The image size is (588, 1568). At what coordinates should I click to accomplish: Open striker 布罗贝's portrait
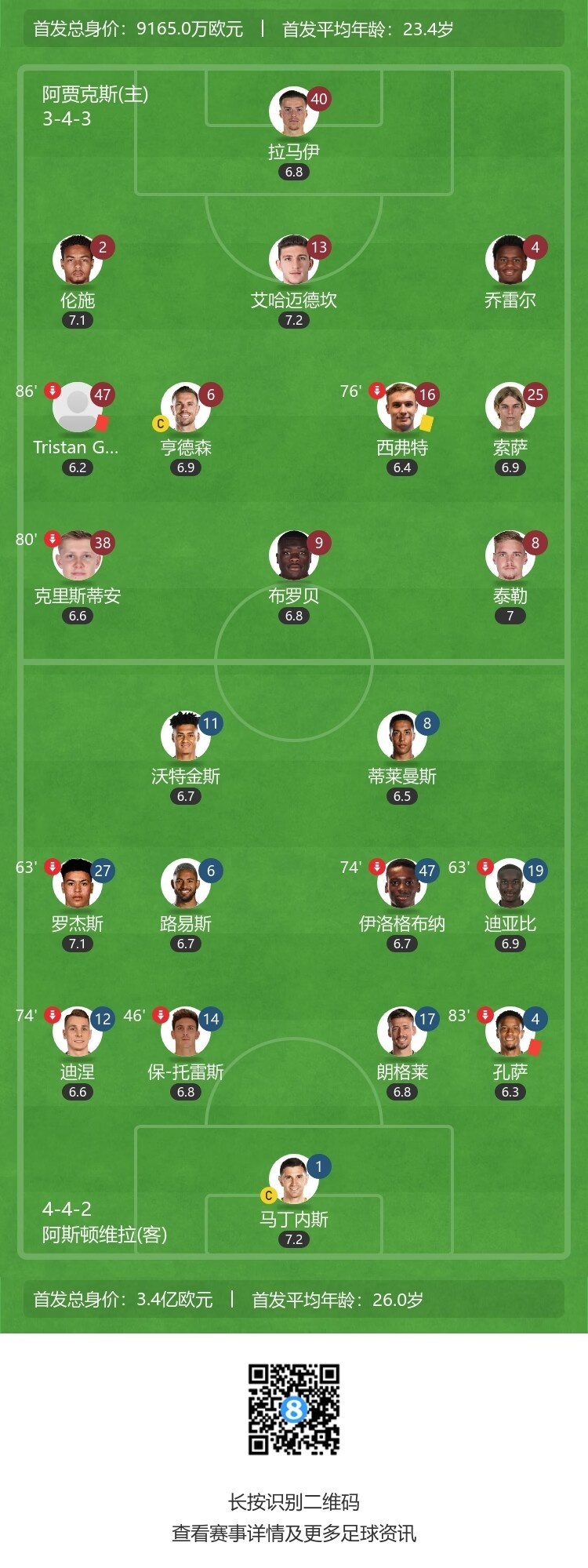coord(293,556)
